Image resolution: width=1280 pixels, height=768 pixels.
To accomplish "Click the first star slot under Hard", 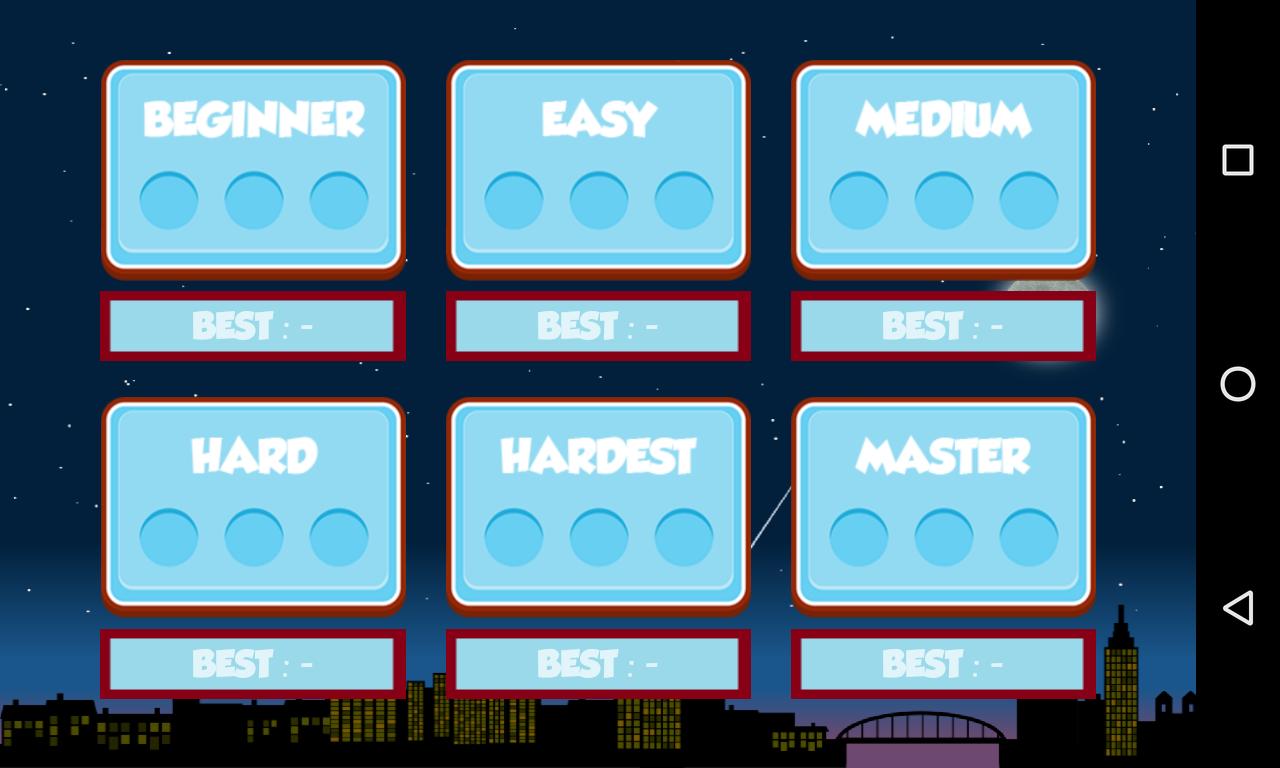I will tap(167, 535).
